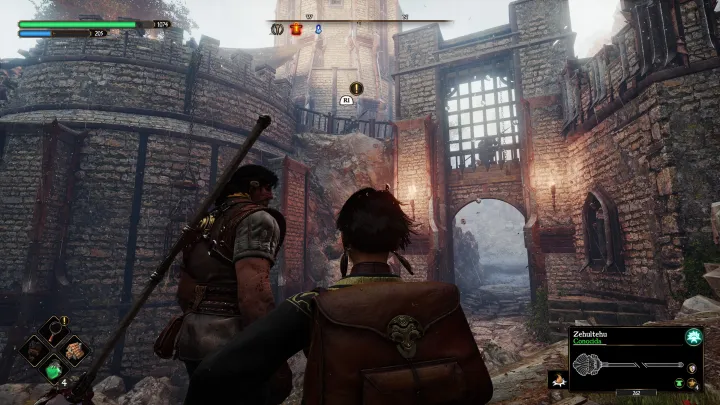Select the exclamation quest marker
This screenshot has height=405, width=720.
point(356,88)
